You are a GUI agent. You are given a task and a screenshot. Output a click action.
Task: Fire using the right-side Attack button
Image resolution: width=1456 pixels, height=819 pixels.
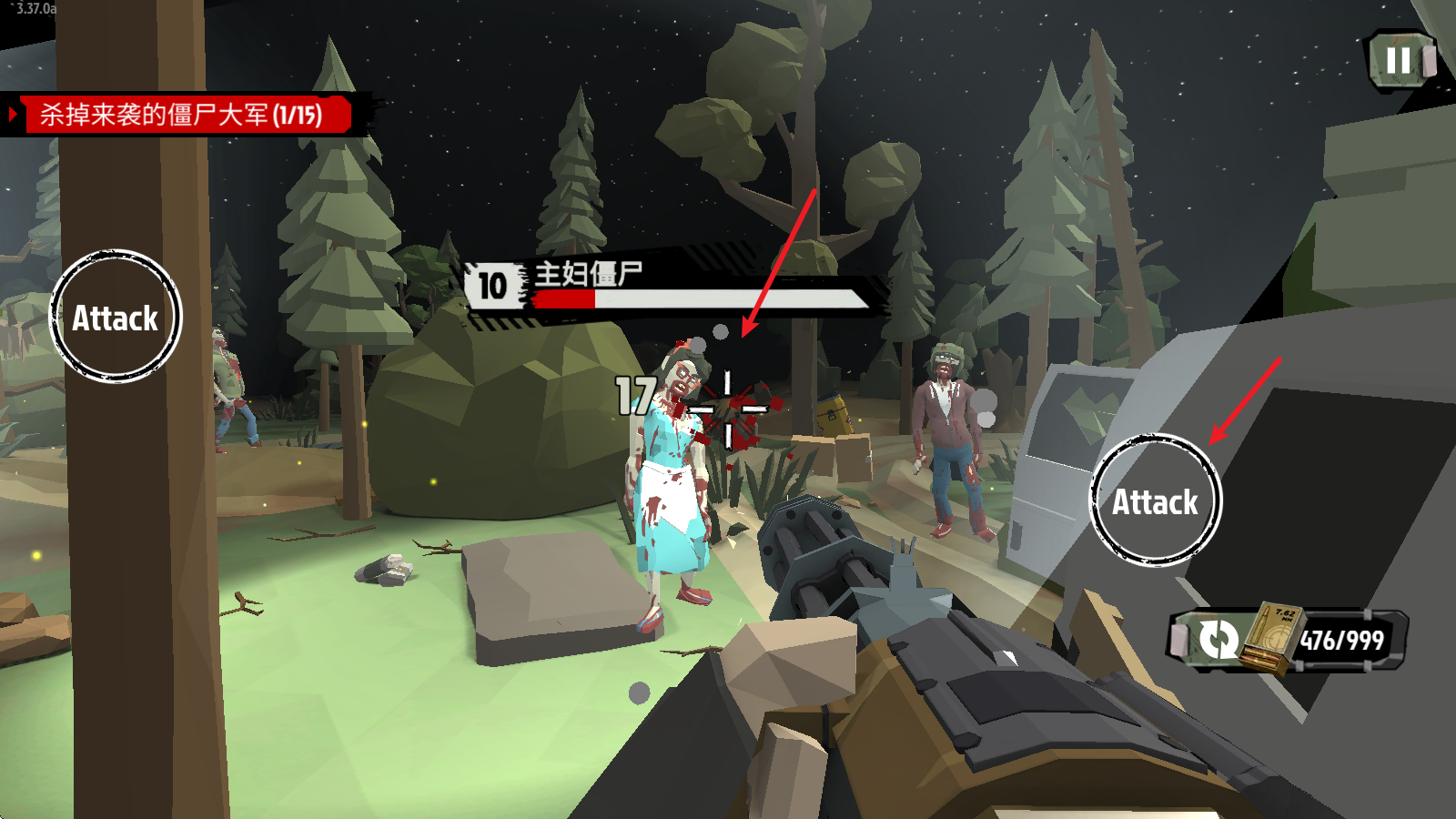coord(1156,500)
